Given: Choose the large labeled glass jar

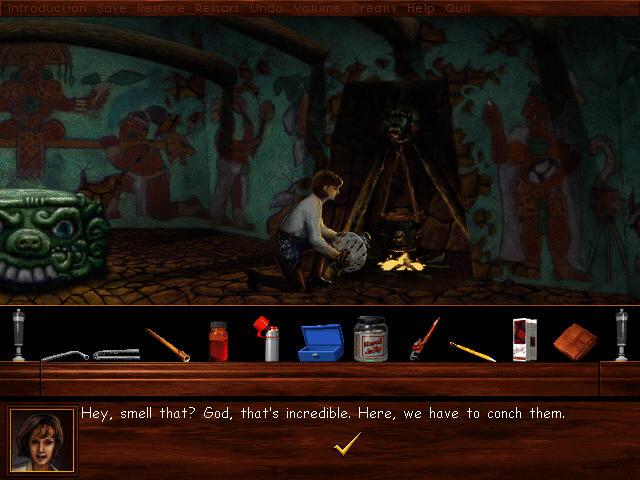Looking at the screenshot, I should point(370,338).
